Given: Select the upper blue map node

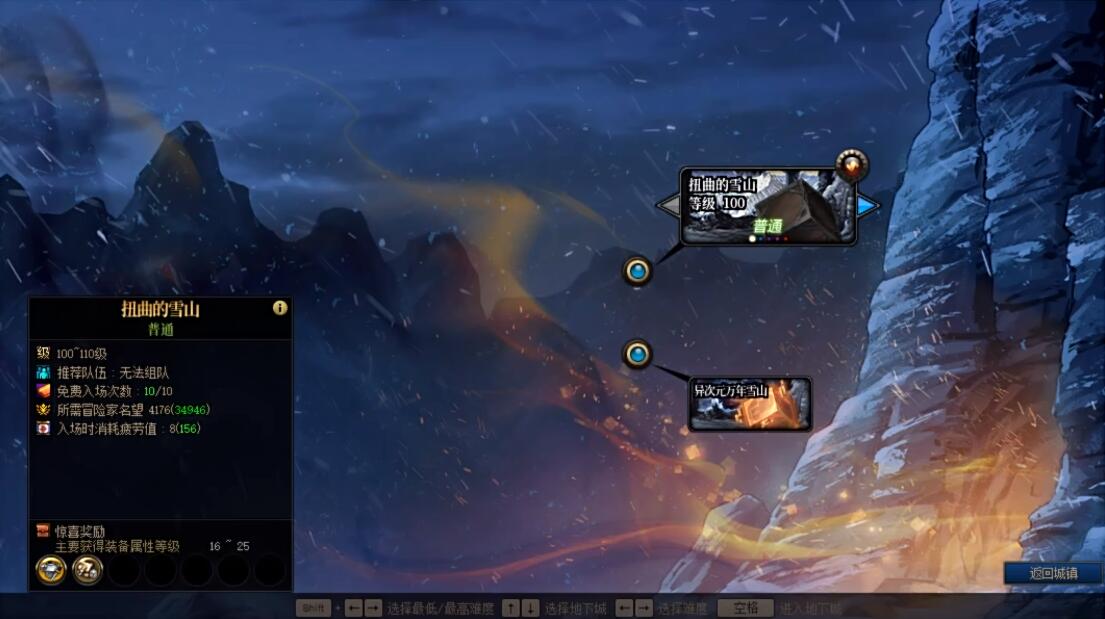Looking at the screenshot, I should pyautogui.click(x=637, y=270).
